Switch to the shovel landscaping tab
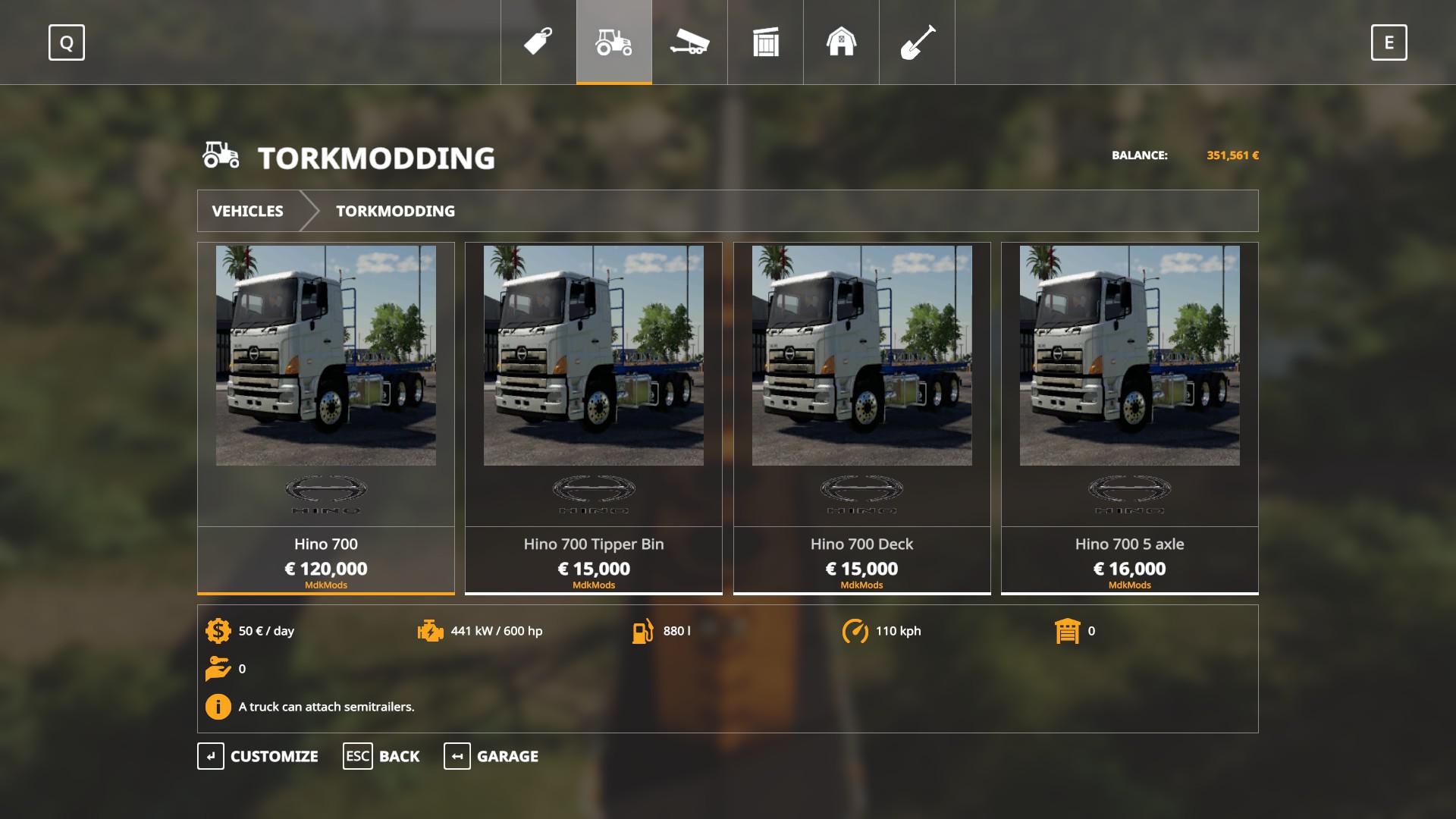The height and width of the screenshot is (819, 1456). coord(917,42)
